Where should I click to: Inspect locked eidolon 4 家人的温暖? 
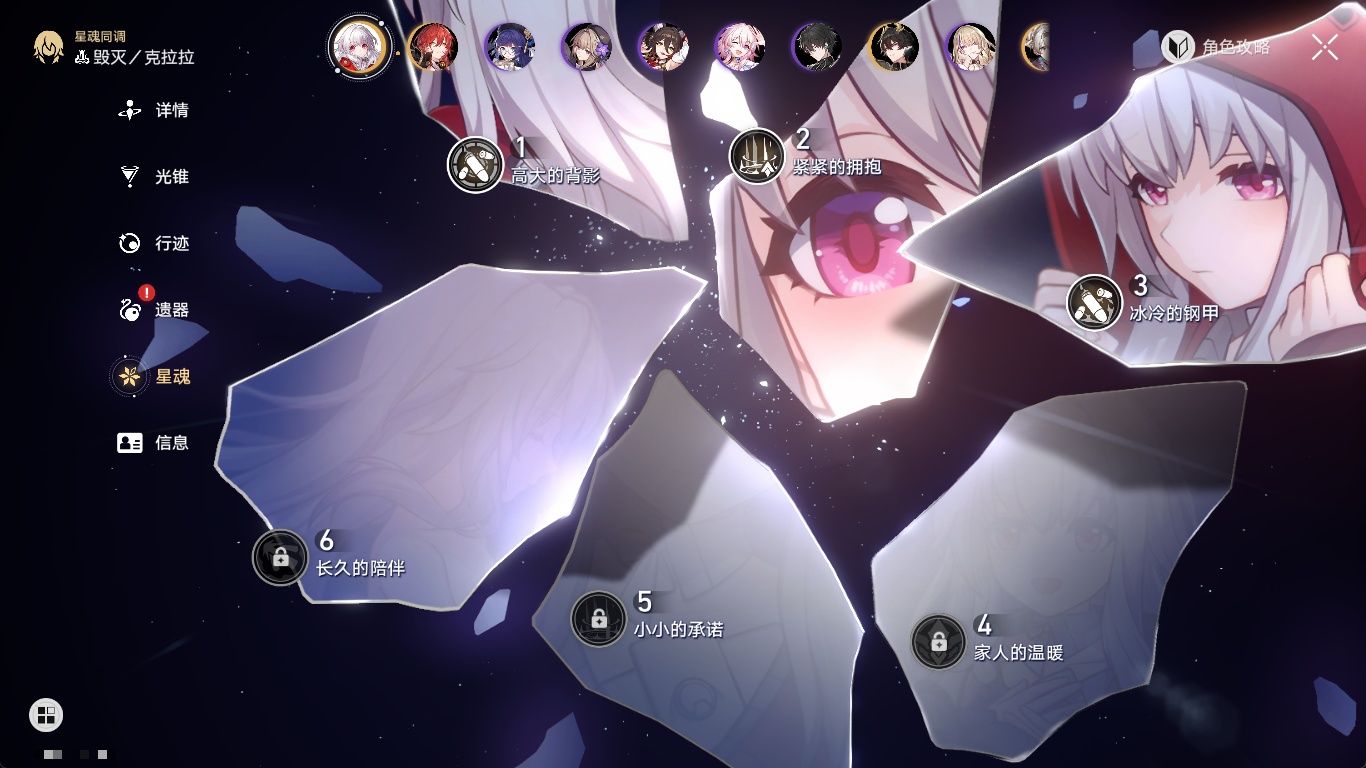point(938,642)
